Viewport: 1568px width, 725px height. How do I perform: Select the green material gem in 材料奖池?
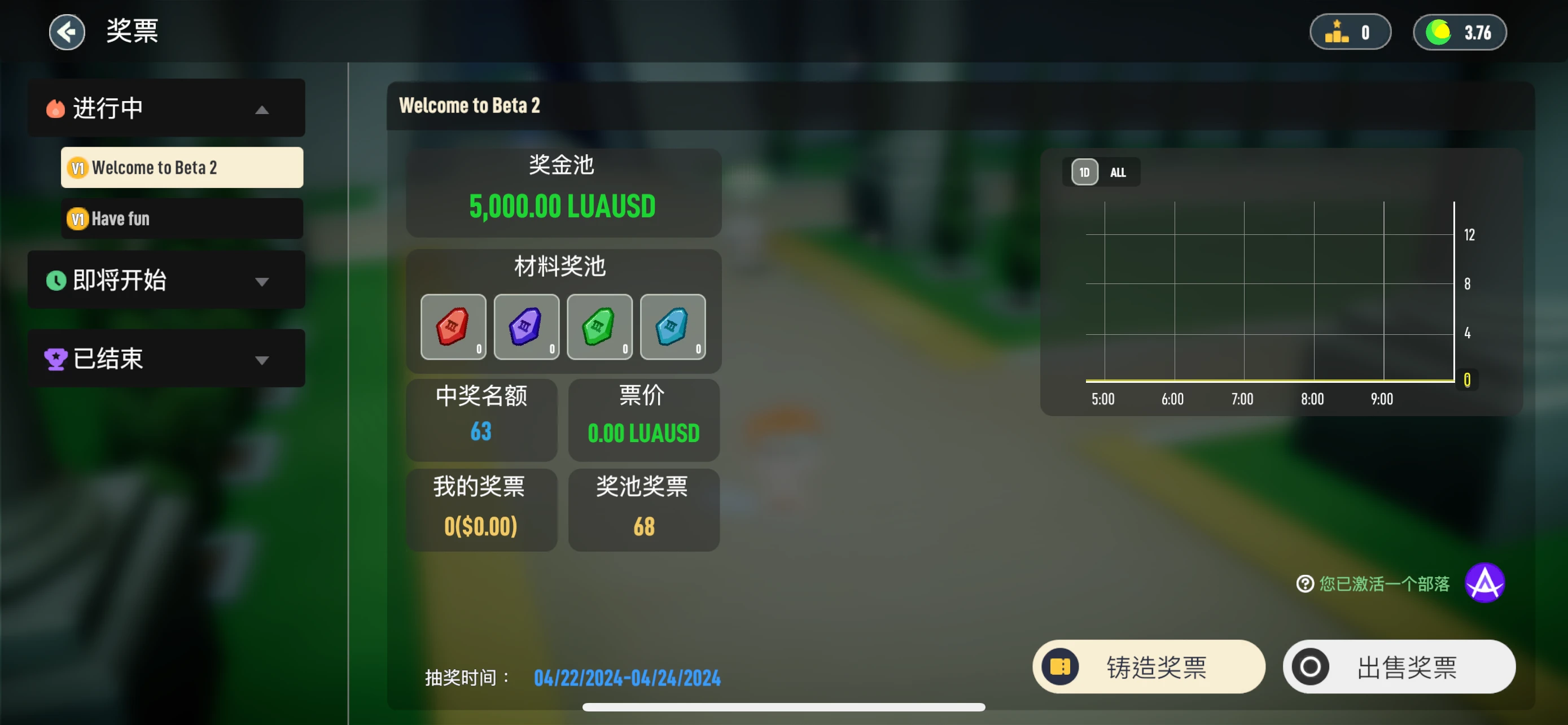pos(599,327)
